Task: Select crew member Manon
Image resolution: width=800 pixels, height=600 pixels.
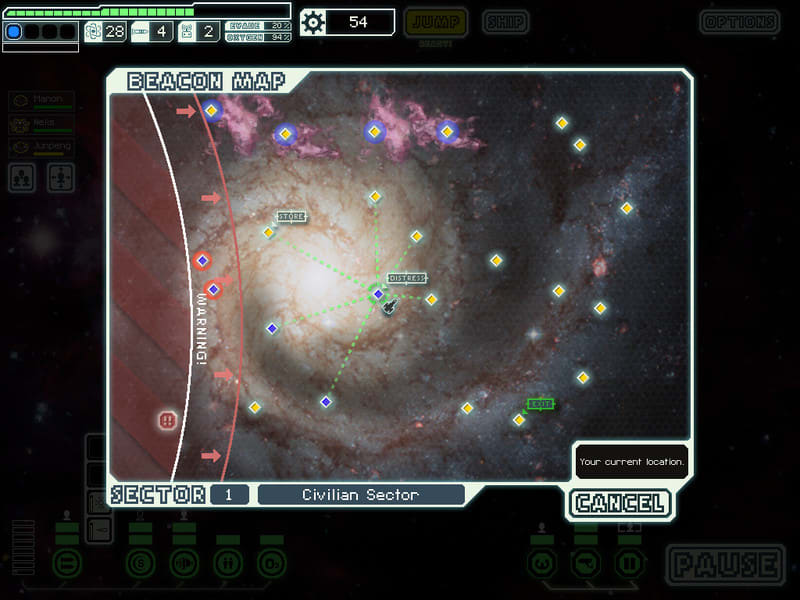Action: [42, 101]
